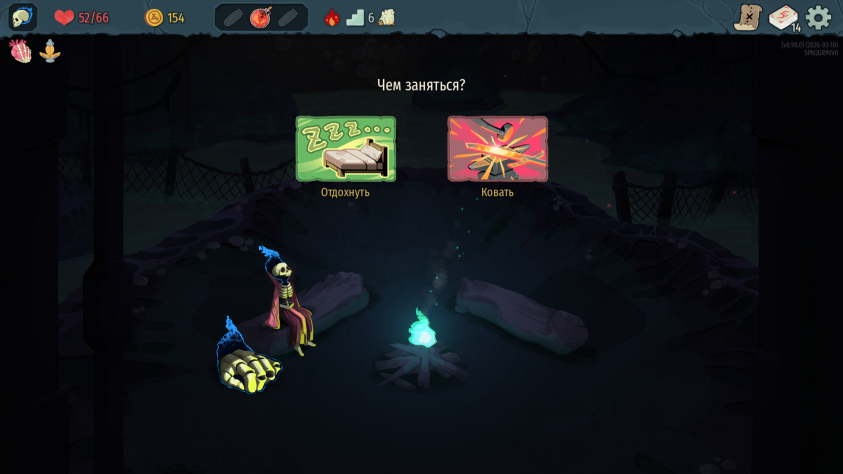Click the skull character portrait

[x=22, y=17]
